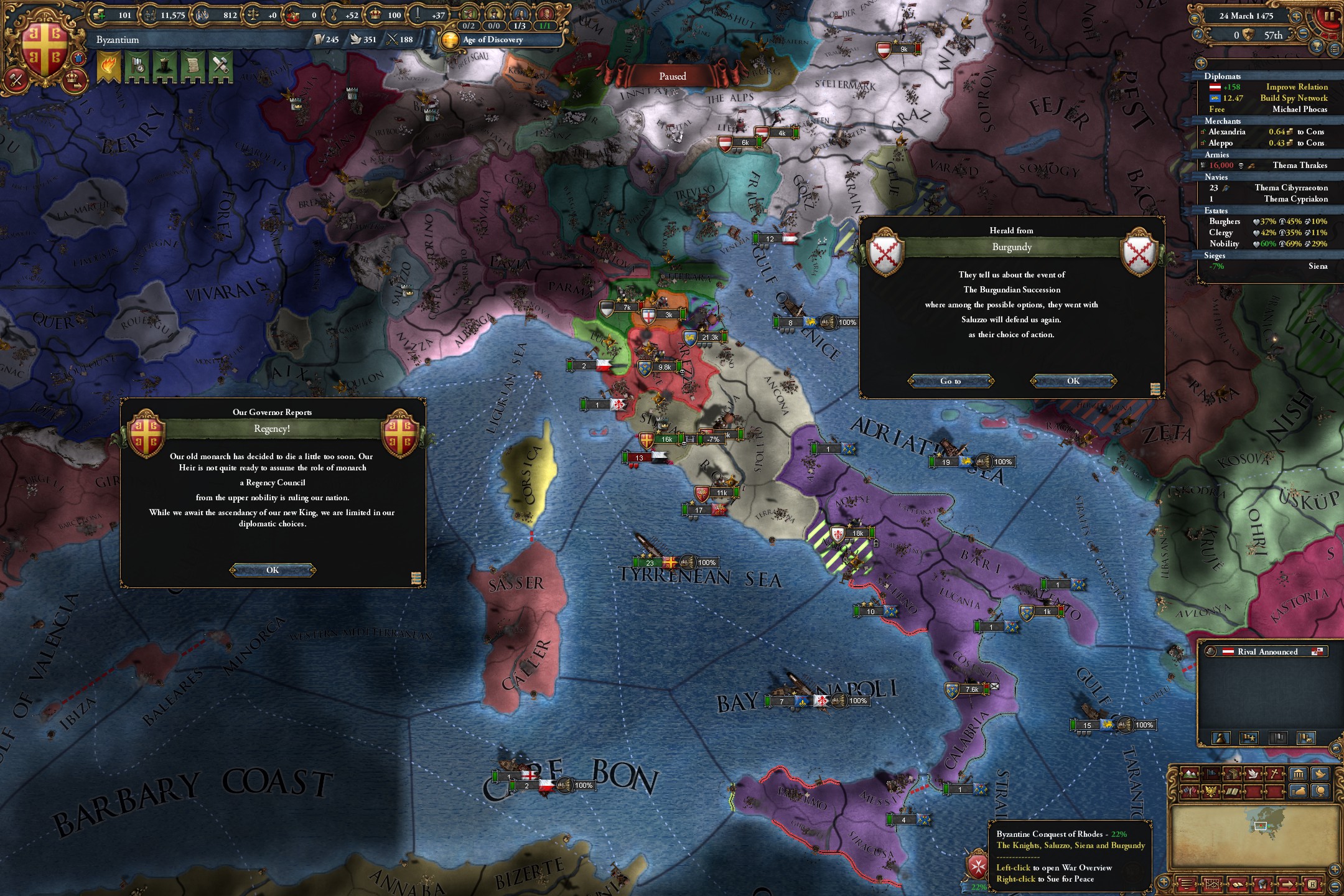Select the buildings mapmode blue button
1344x896 pixels.
pyautogui.click(x=1299, y=774)
